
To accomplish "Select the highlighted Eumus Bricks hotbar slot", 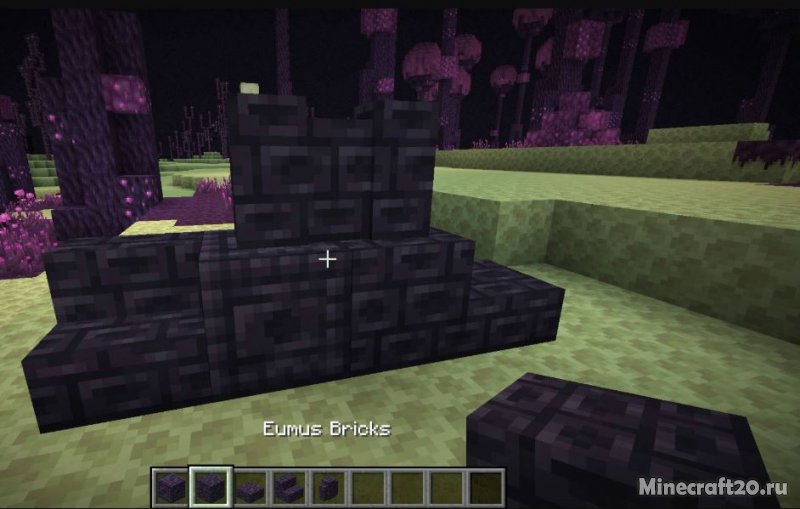I will coord(211,487).
